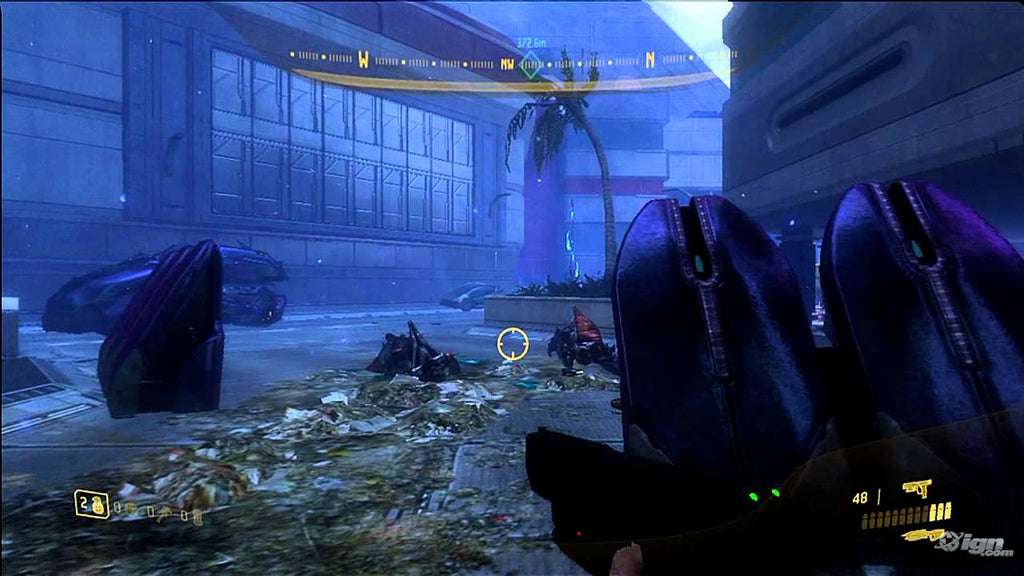Select the frag grenade icon showing 2
The image size is (1024, 576).
(x=91, y=505)
